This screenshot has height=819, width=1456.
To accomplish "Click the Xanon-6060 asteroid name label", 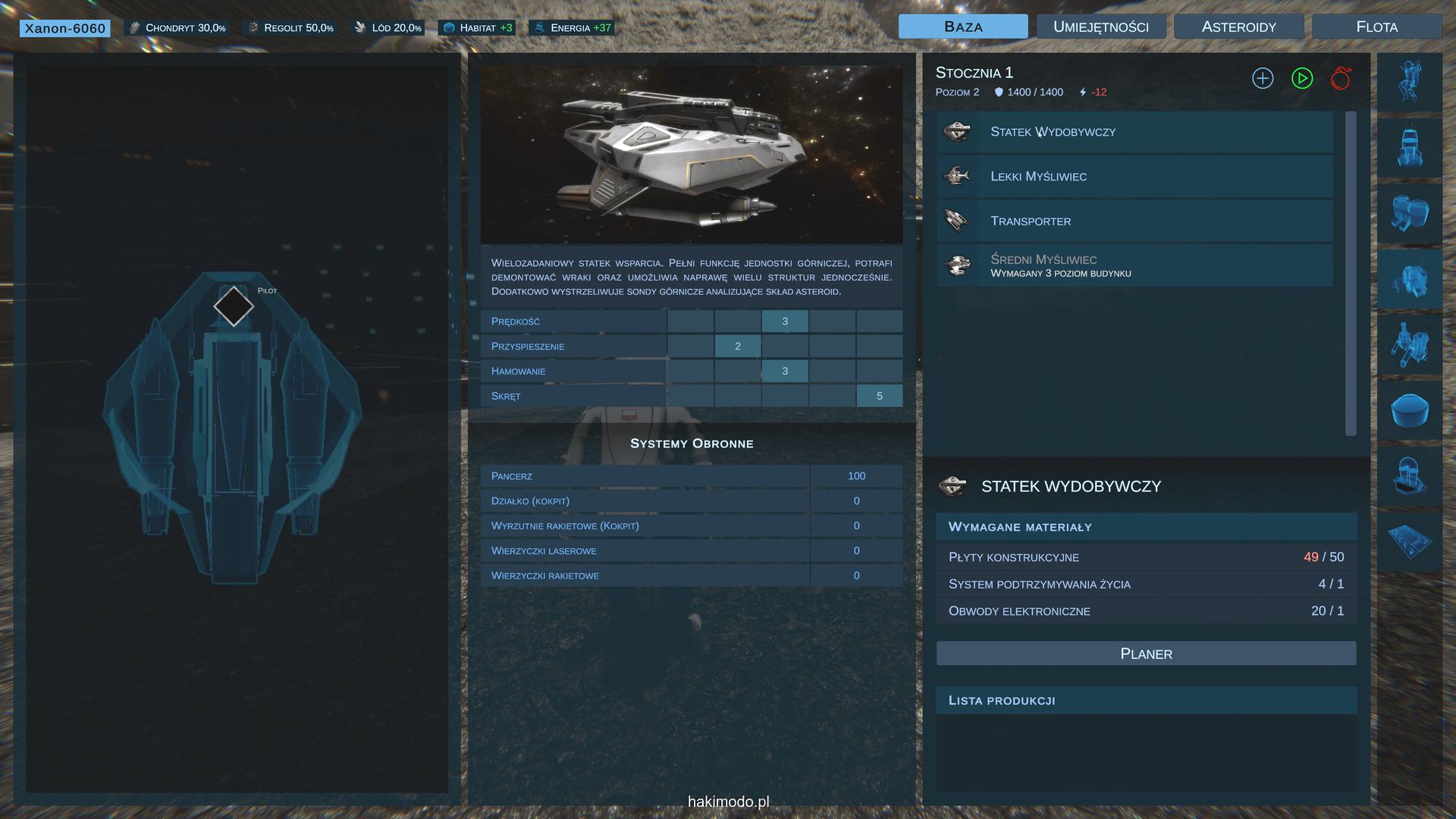I will tap(65, 28).
